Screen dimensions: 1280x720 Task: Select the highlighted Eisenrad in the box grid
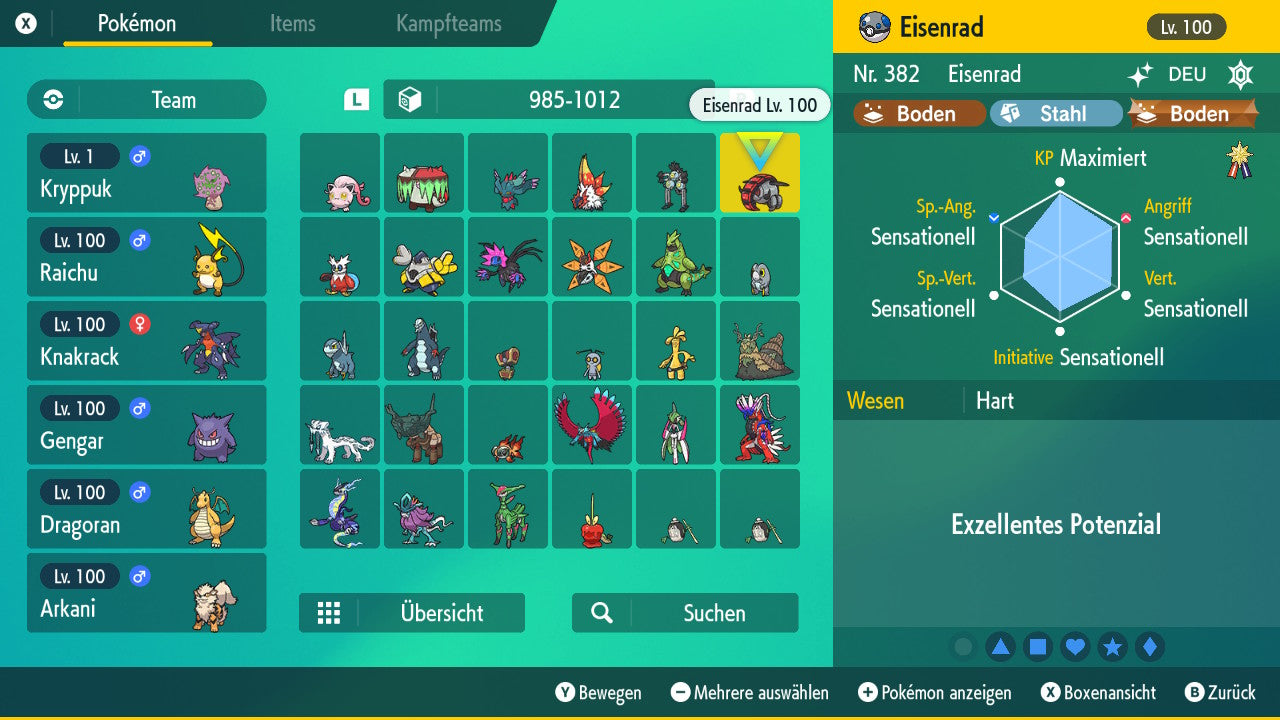(x=760, y=173)
